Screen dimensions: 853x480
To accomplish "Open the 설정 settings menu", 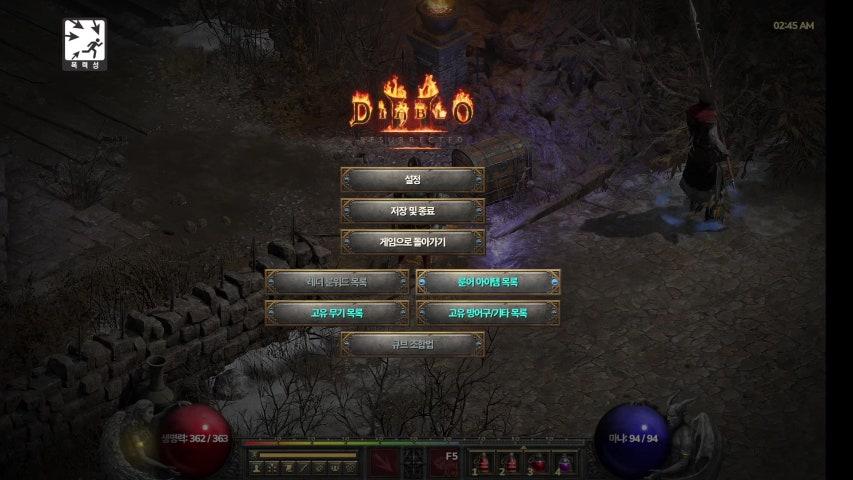I will [x=412, y=180].
